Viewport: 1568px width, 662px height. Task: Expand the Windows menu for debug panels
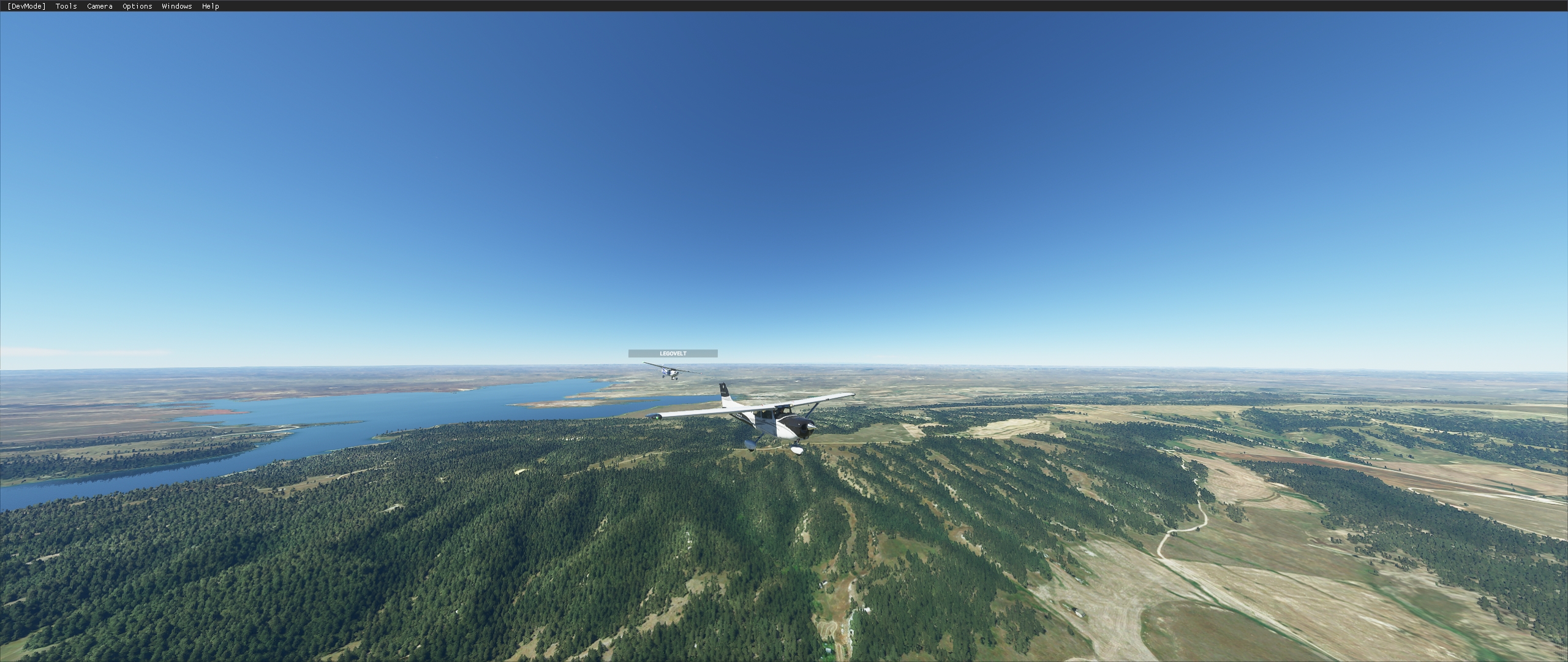click(176, 6)
